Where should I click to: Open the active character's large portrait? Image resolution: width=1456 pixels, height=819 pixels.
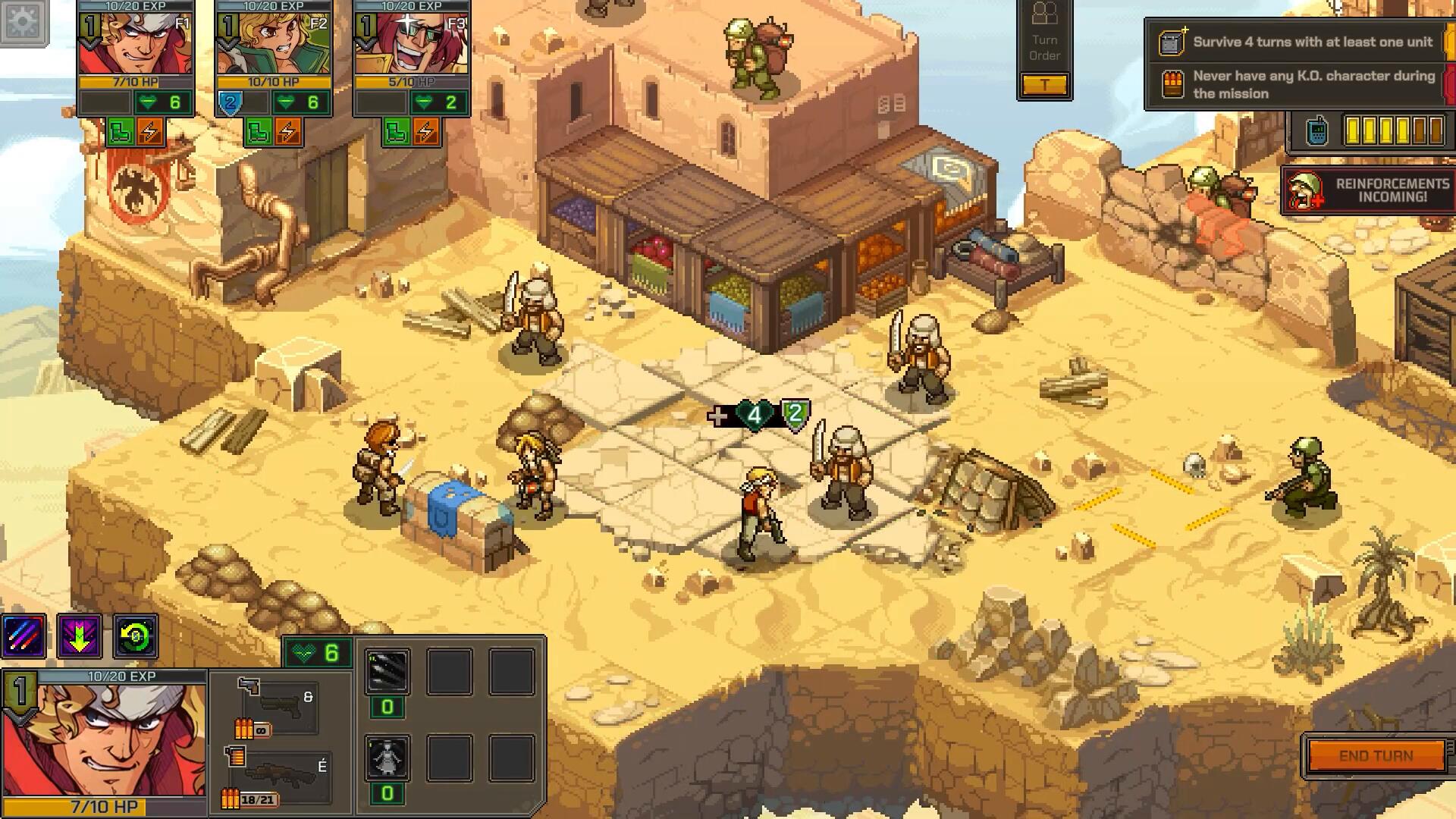tap(104, 739)
